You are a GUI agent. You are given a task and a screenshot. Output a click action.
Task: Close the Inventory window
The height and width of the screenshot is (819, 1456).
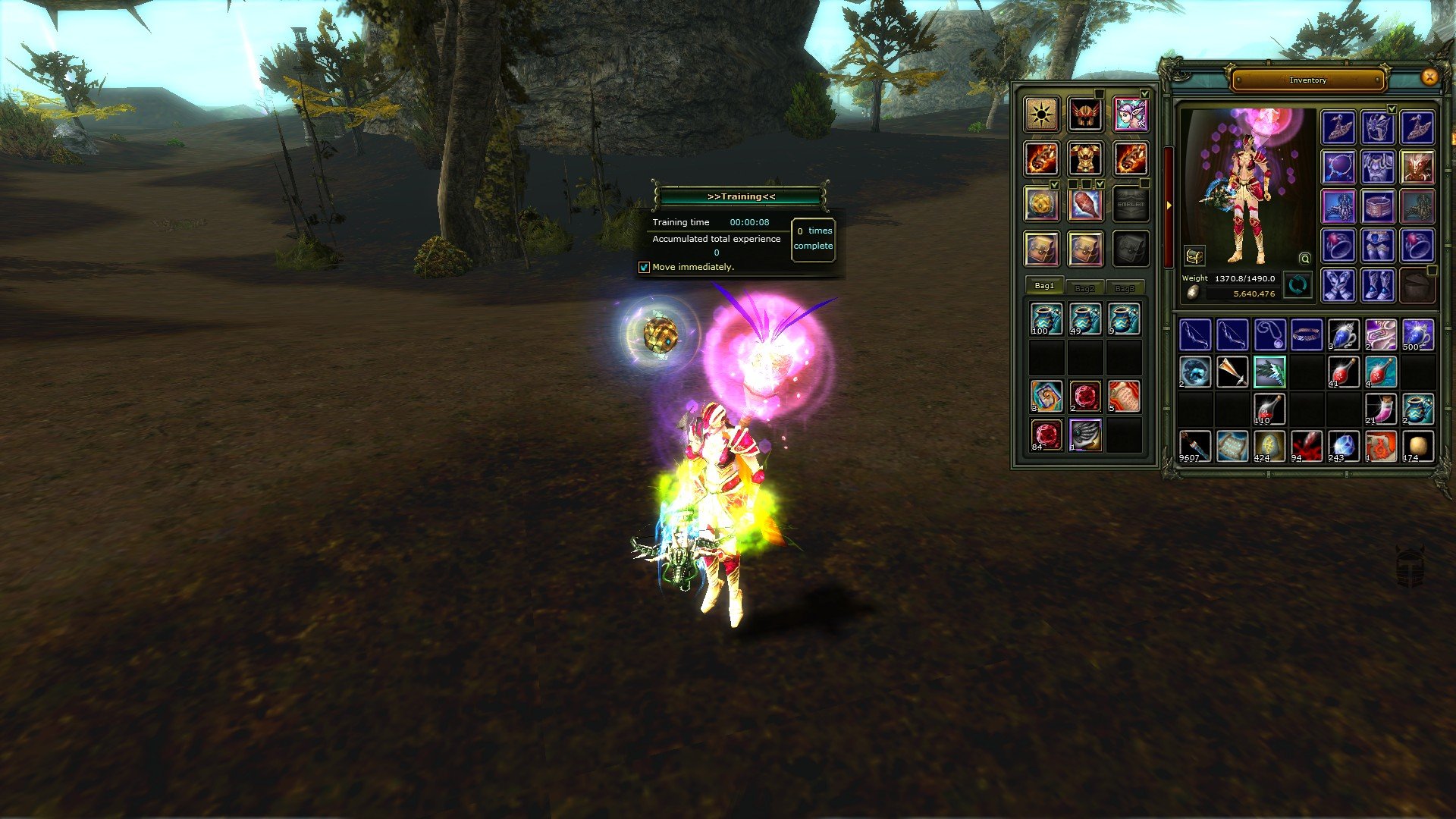click(x=1429, y=77)
